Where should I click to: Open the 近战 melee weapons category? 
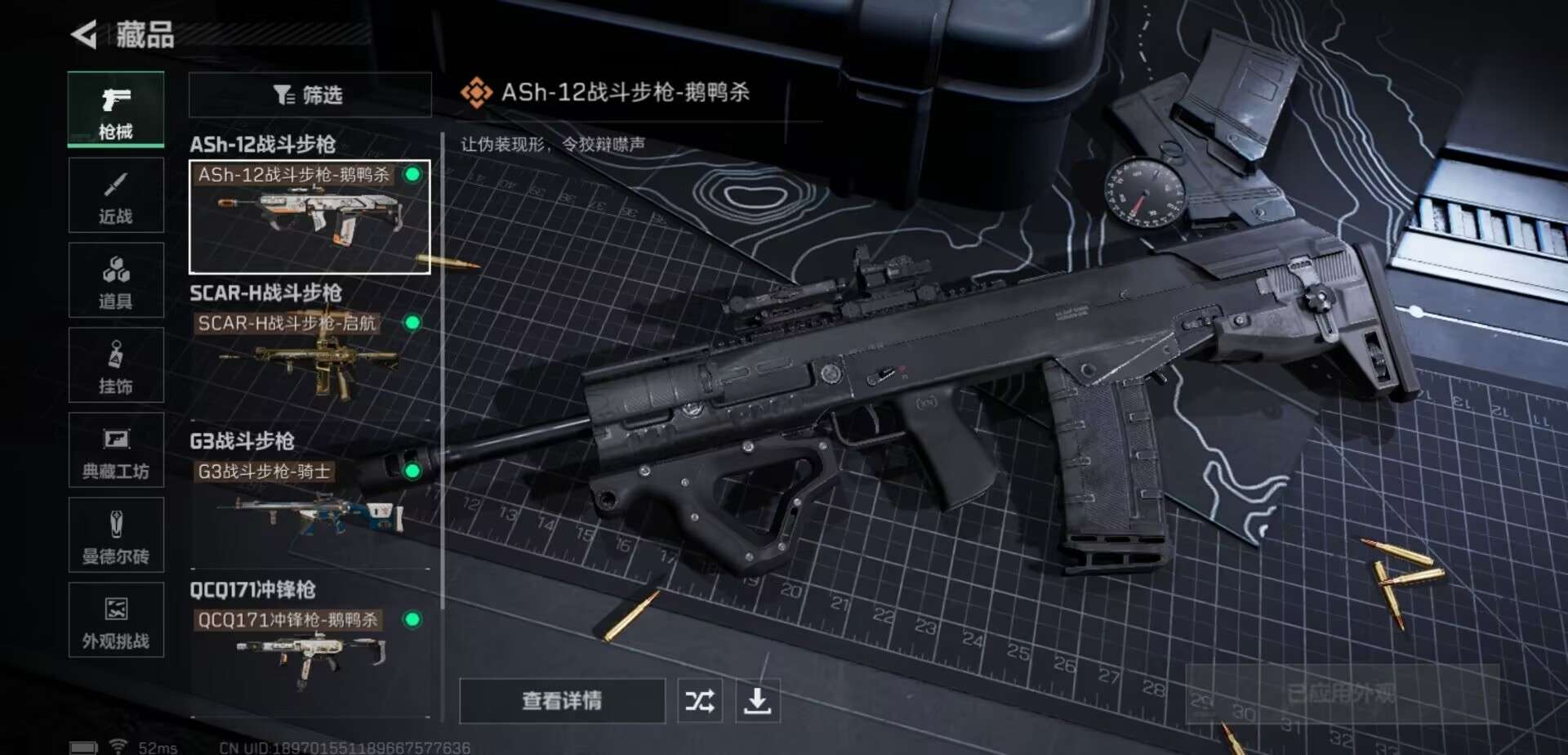pos(116,194)
